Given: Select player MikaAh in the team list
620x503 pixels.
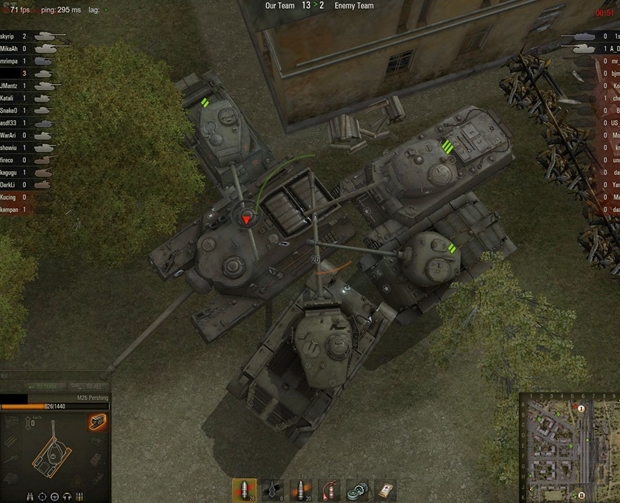Looking at the screenshot, I should tap(12, 48).
